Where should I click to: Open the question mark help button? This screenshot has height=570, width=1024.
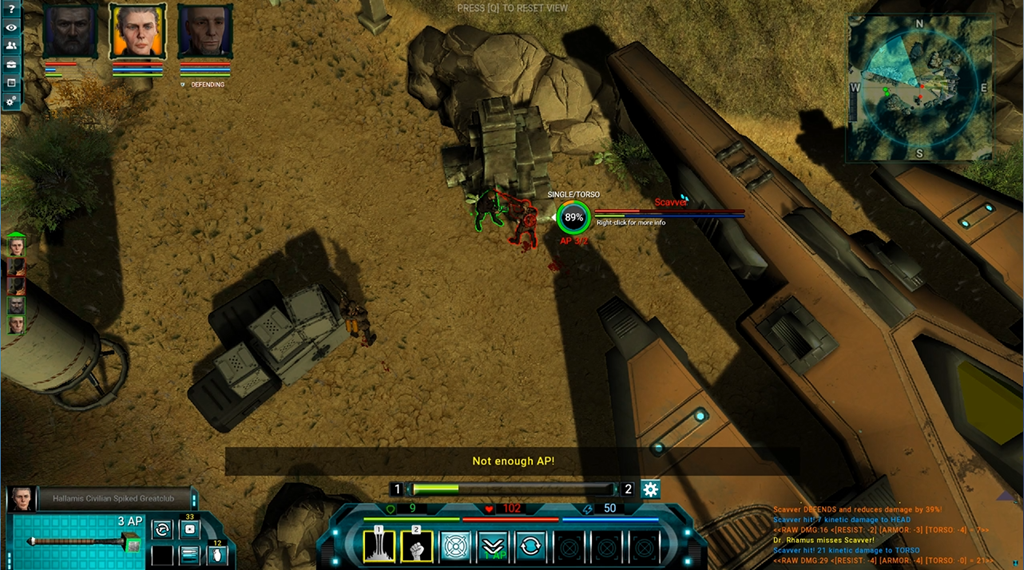(x=11, y=10)
